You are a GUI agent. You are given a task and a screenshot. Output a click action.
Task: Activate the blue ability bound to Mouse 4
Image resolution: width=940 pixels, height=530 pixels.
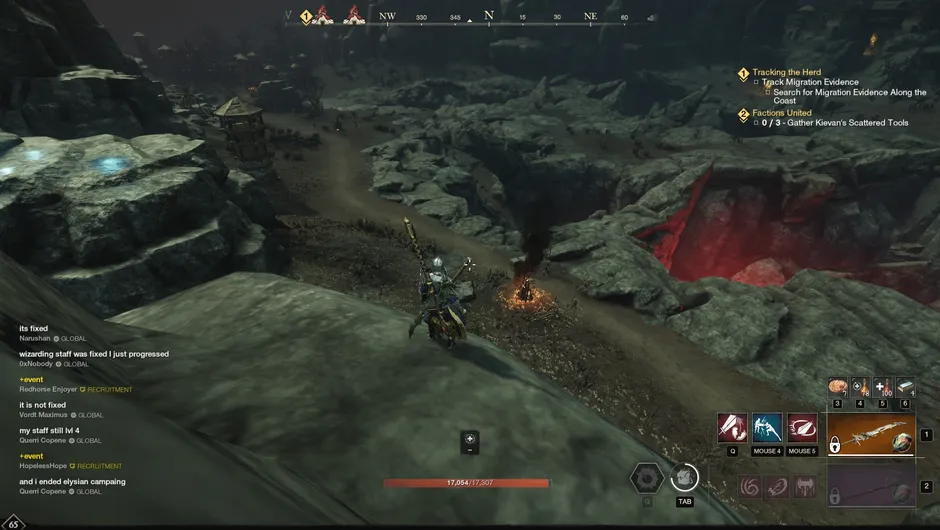pos(767,428)
